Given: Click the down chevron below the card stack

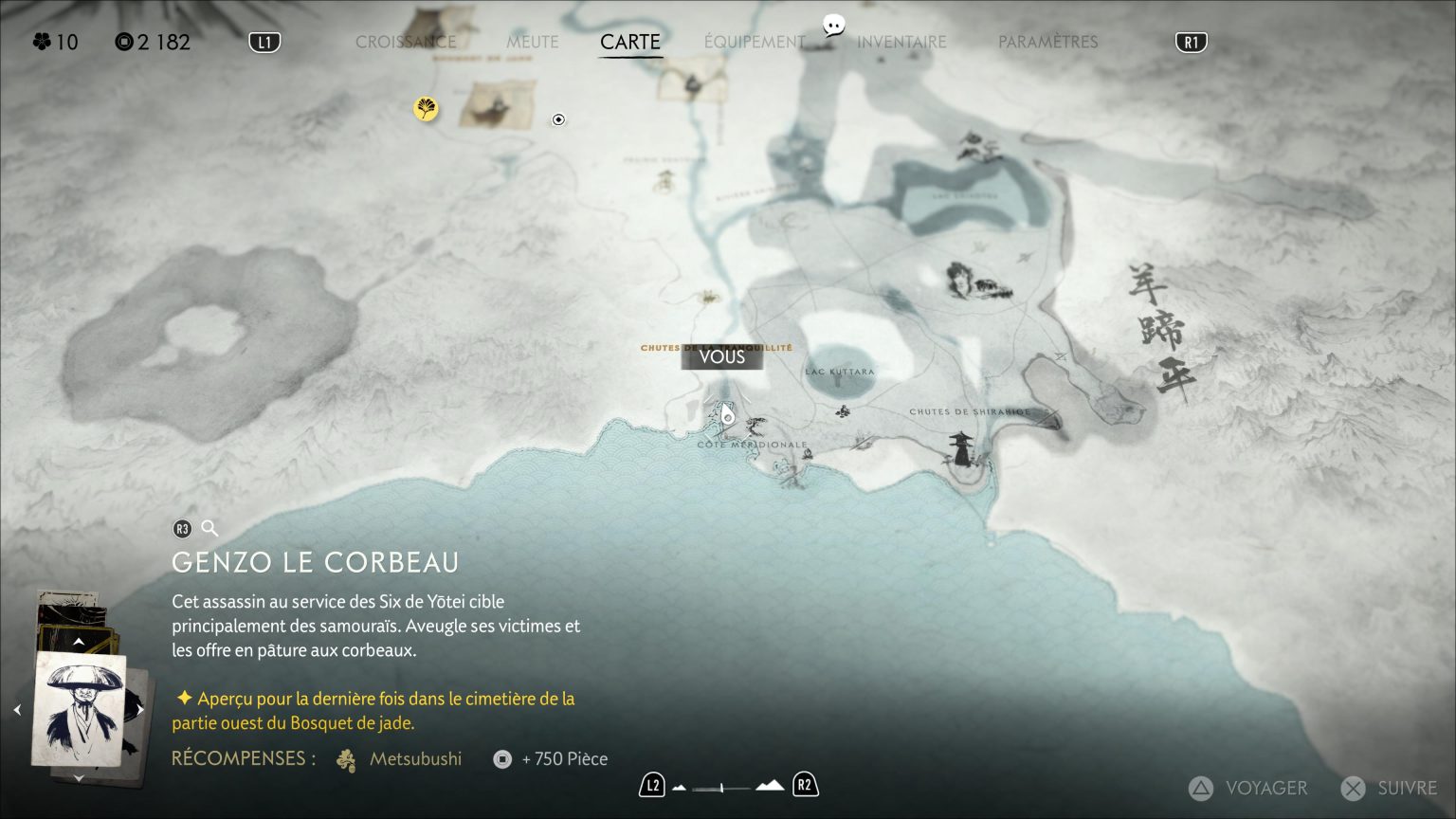Looking at the screenshot, I should click(79, 778).
